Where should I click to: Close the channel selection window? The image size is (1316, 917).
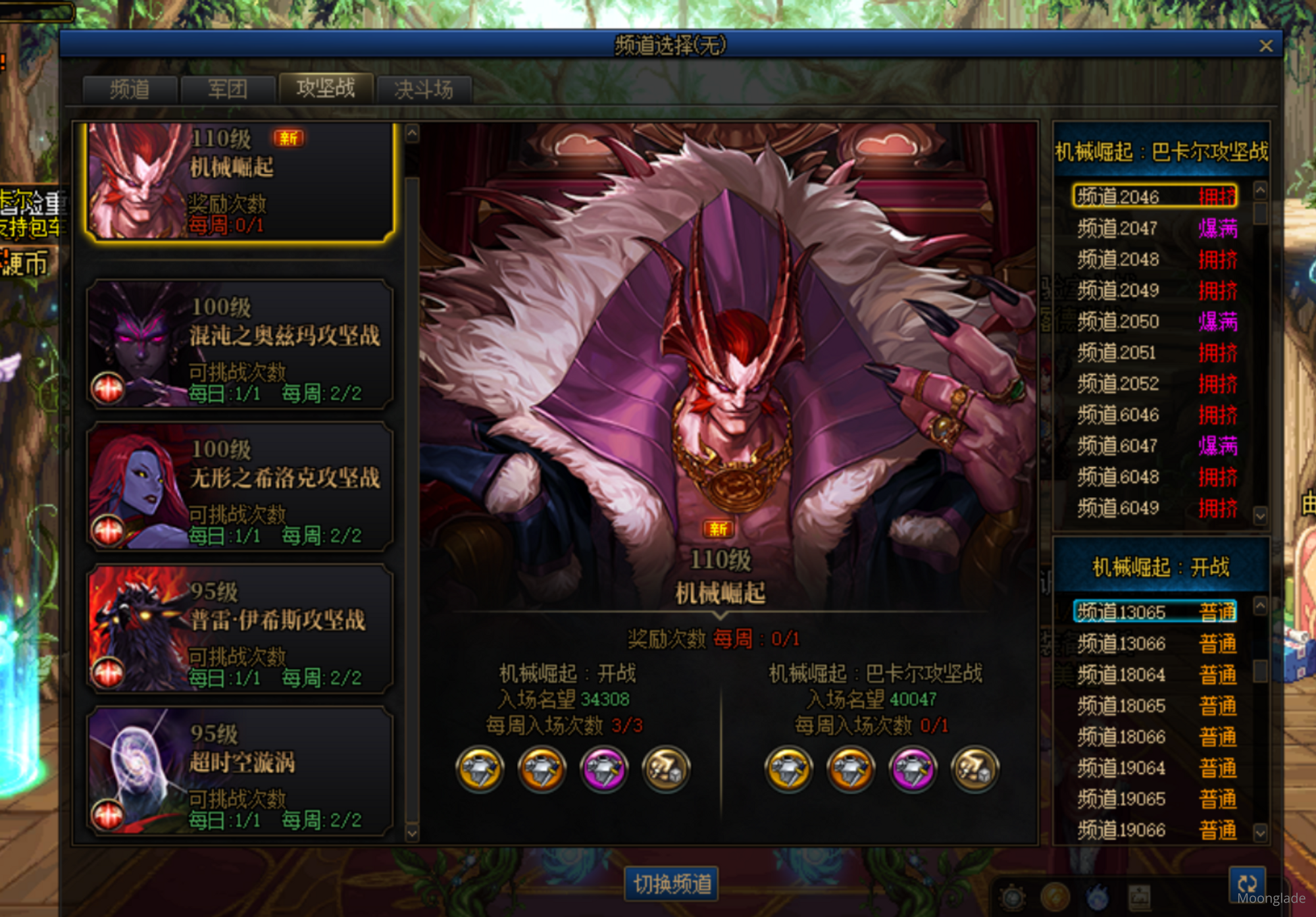[x=1265, y=46]
